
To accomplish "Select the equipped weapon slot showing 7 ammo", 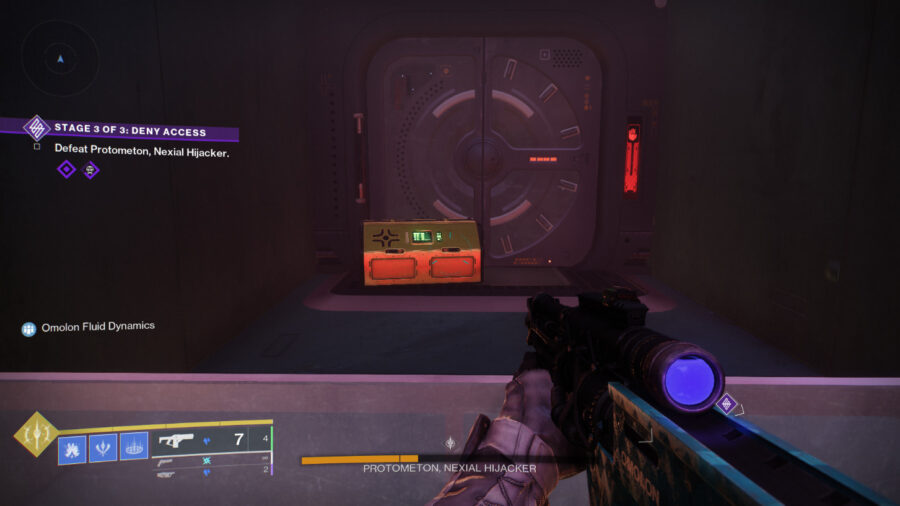I will coord(210,440).
